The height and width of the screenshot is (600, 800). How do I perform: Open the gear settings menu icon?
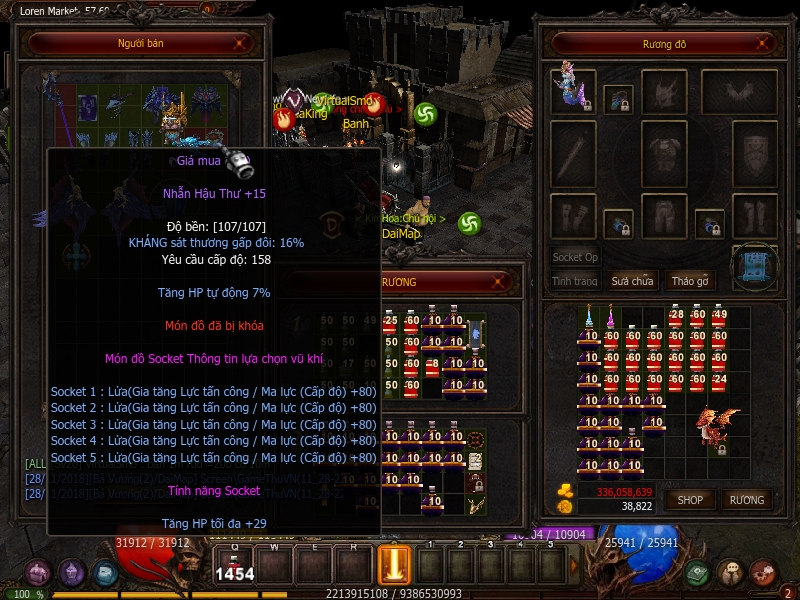coord(763,573)
